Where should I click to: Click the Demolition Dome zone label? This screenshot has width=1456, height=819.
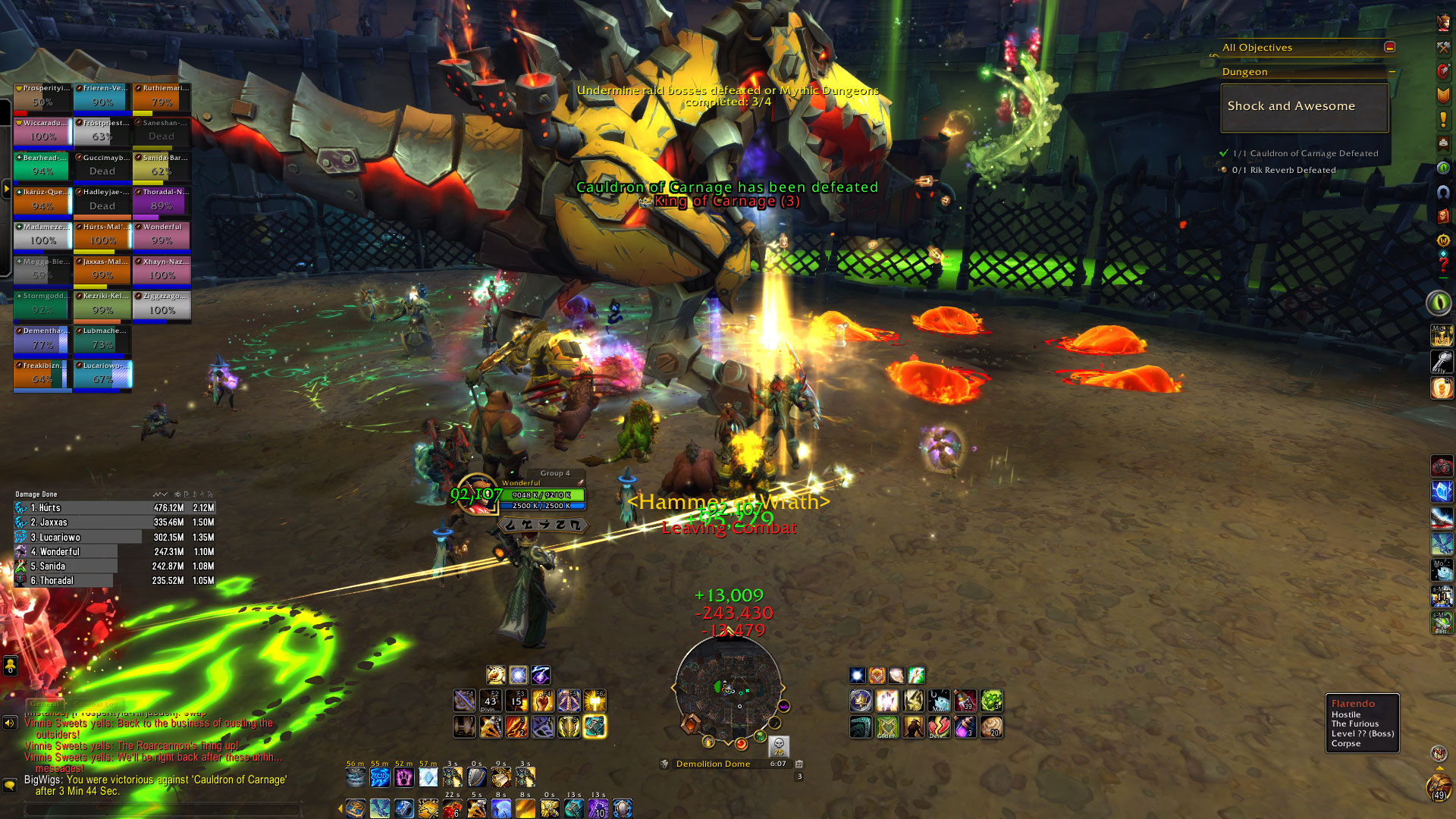(x=713, y=764)
